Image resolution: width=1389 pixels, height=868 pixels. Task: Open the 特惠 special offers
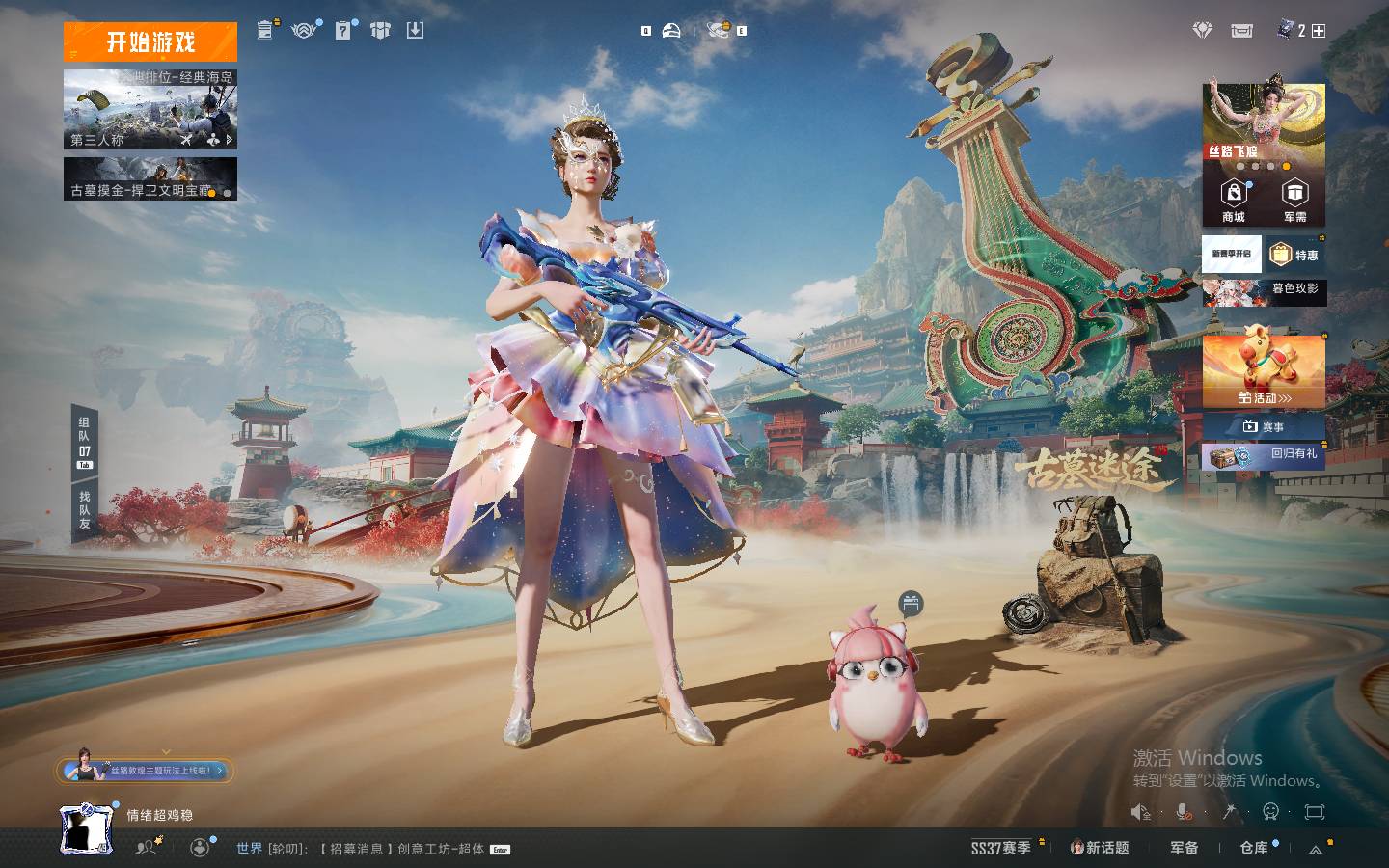[x=1295, y=255]
